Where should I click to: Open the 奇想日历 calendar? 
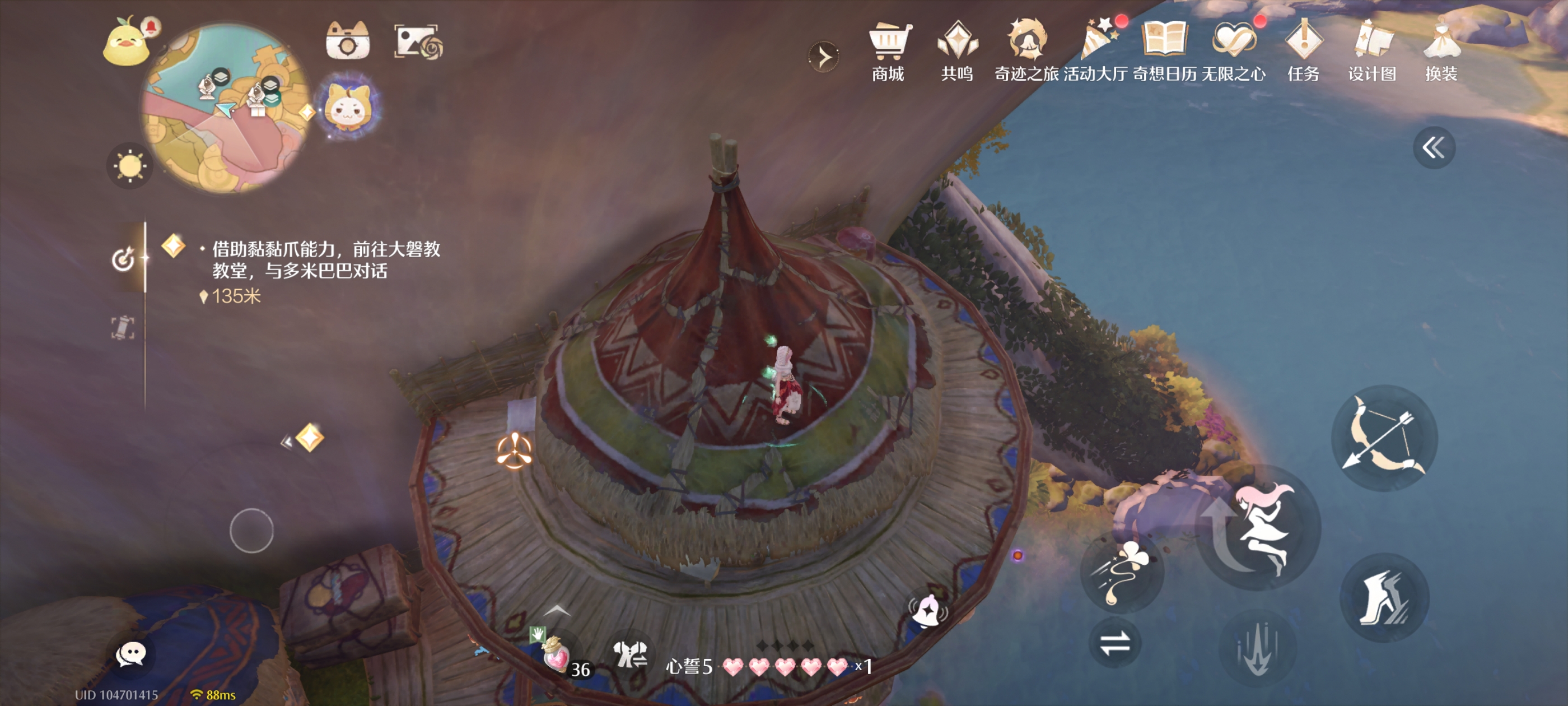pyautogui.click(x=1164, y=52)
